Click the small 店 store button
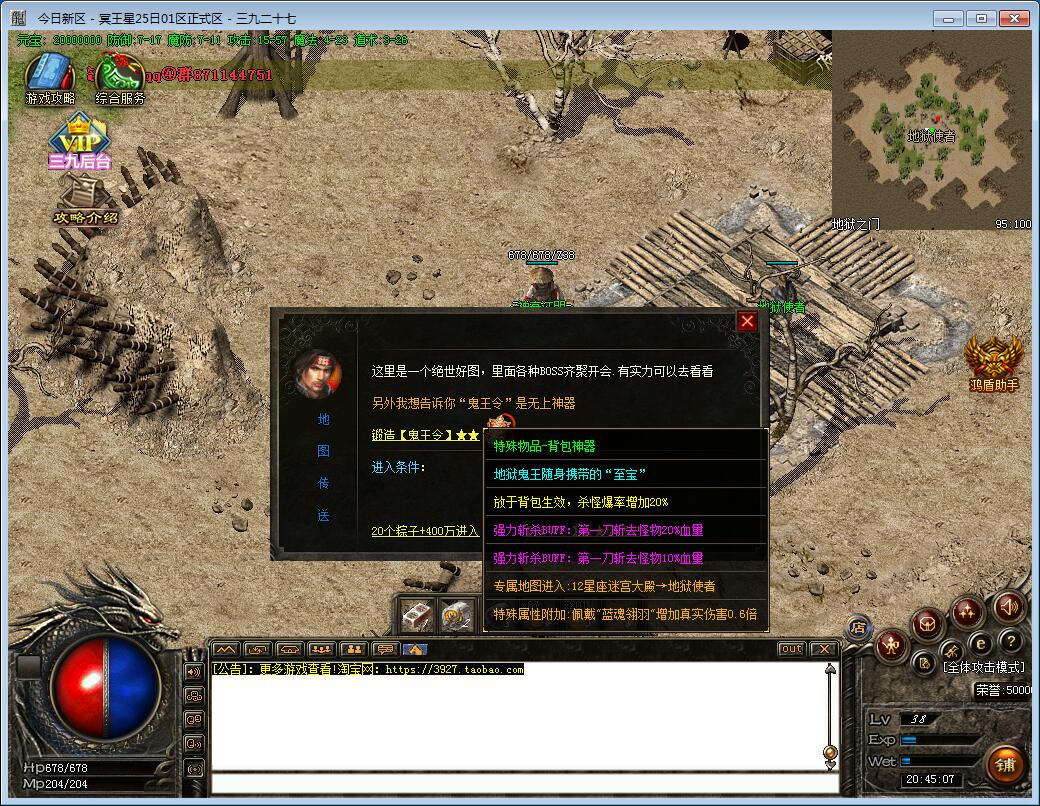1040x806 pixels. (857, 627)
